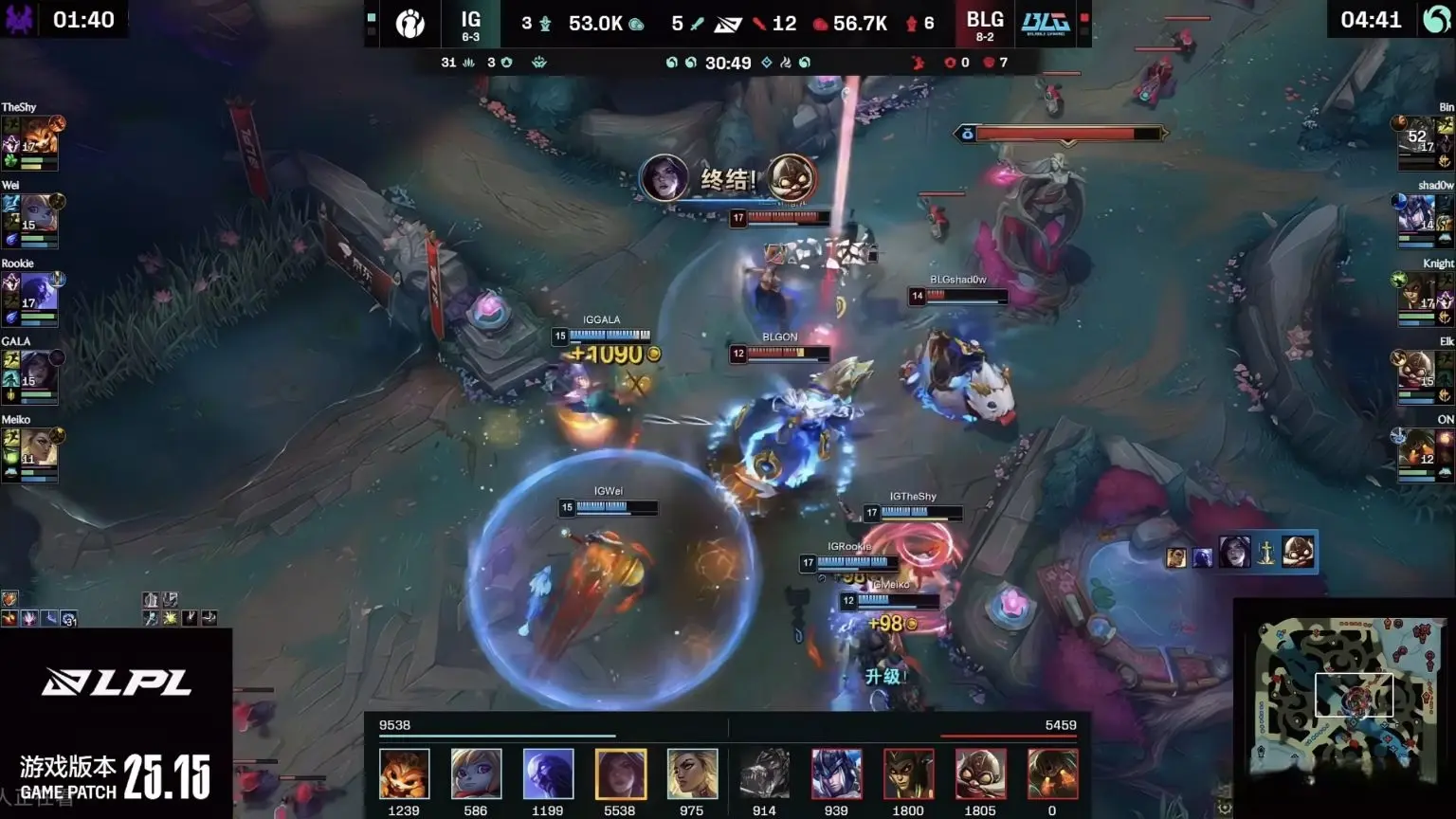1456x819 pixels.
Task: Select shad0w's champion portrait in the sidebar
Action: pos(1418,215)
